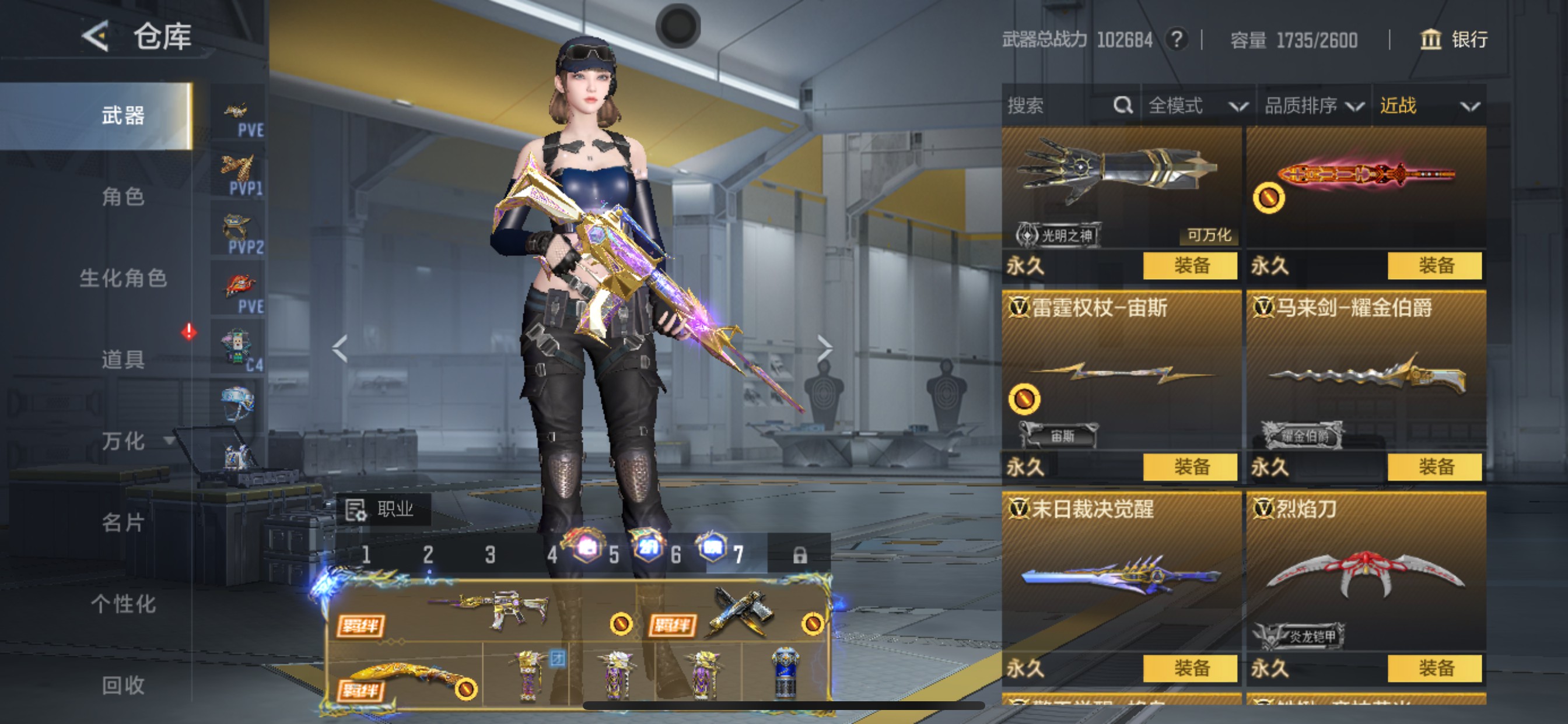Open the 回收 section
This screenshot has height=724, width=1568.
pos(123,685)
